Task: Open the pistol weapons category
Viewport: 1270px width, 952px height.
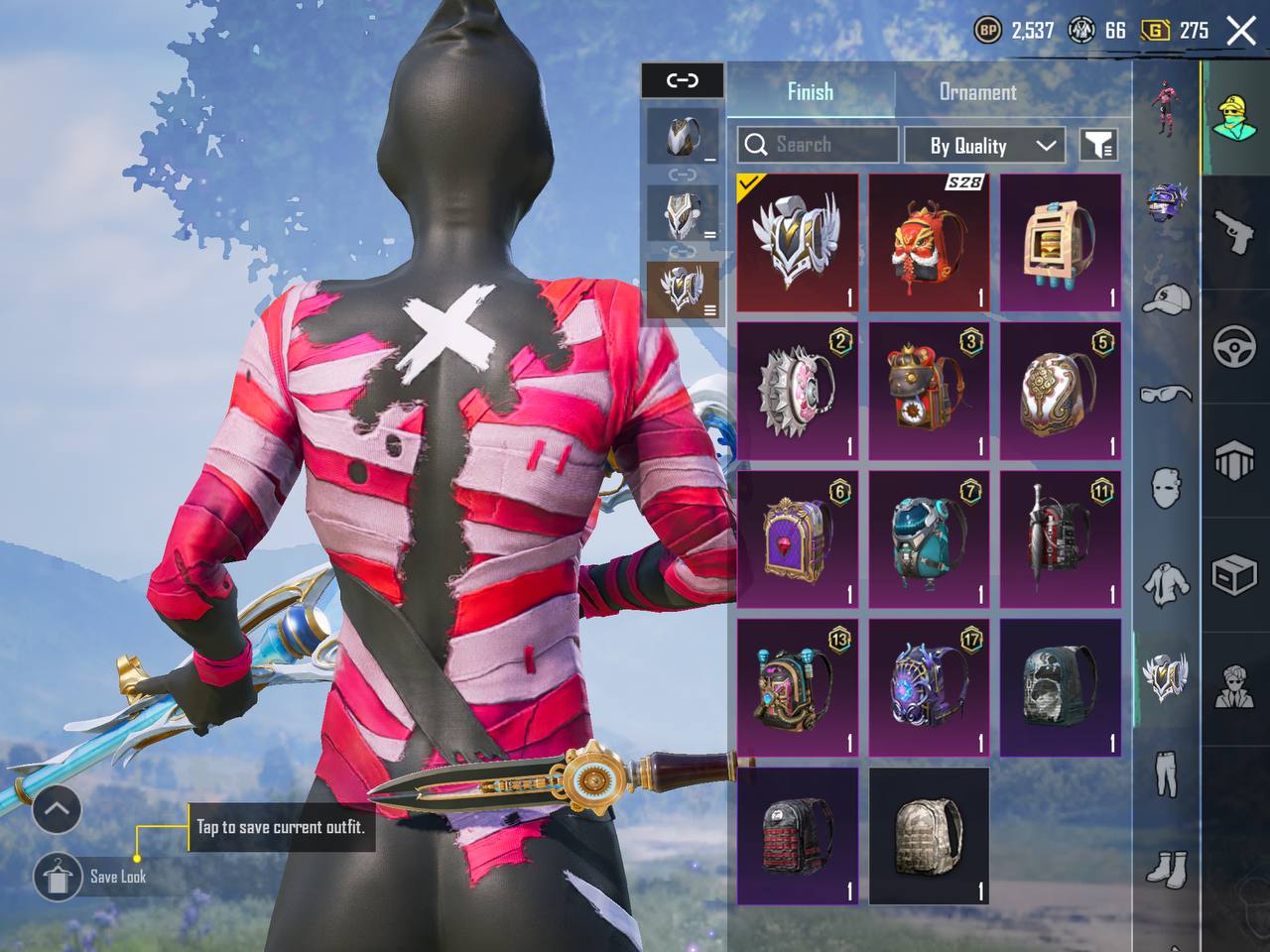Action: coord(1234,230)
